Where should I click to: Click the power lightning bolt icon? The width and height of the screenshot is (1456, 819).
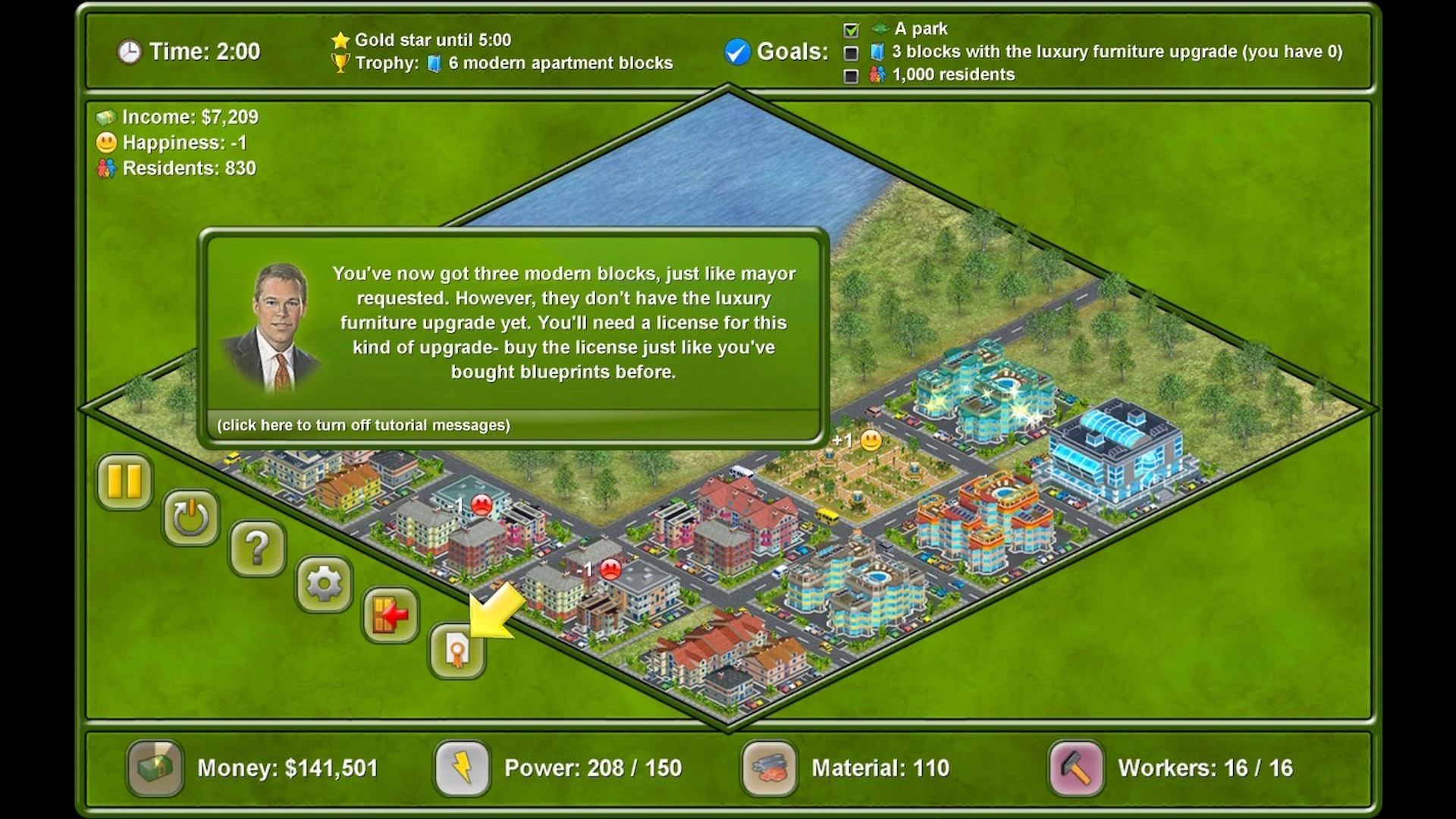(463, 768)
